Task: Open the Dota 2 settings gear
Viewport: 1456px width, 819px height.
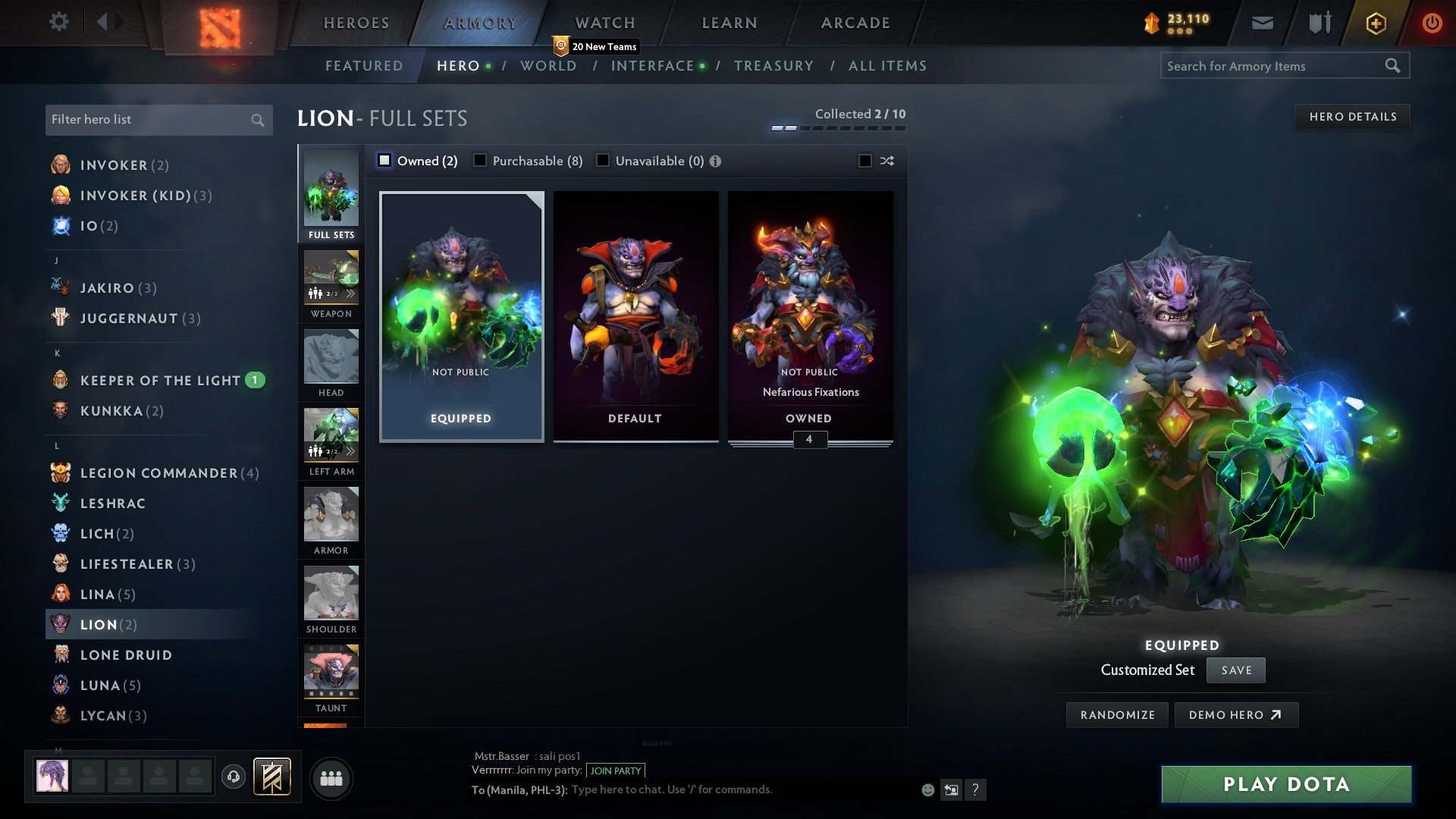Action: pyautogui.click(x=59, y=22)
